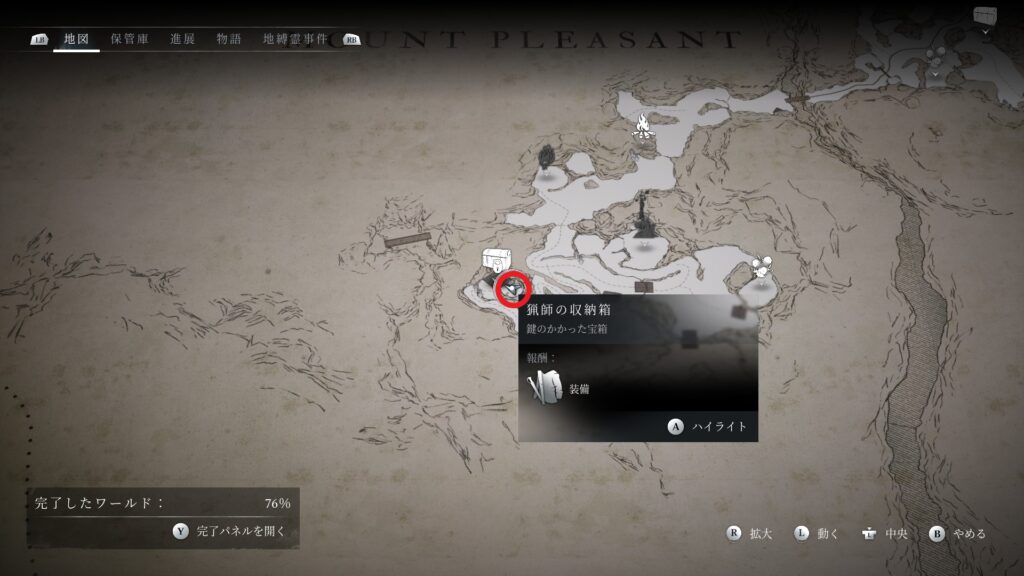Select the white locked chest map marker
Viewport: 1024px width, 576px height.
pos(493,260)
